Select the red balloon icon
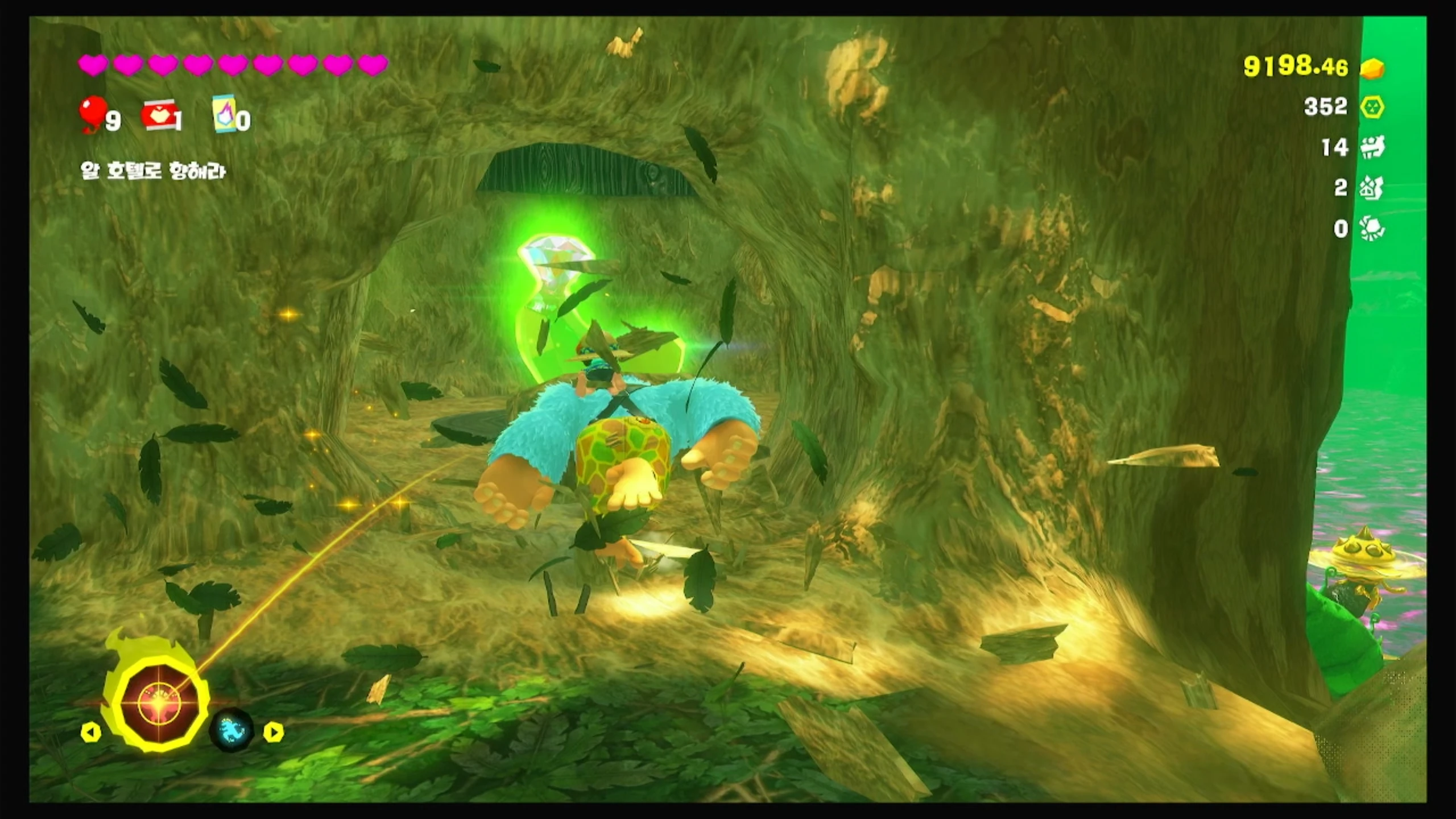This screenshot has height=819, width=1456. tap(93, 113)
